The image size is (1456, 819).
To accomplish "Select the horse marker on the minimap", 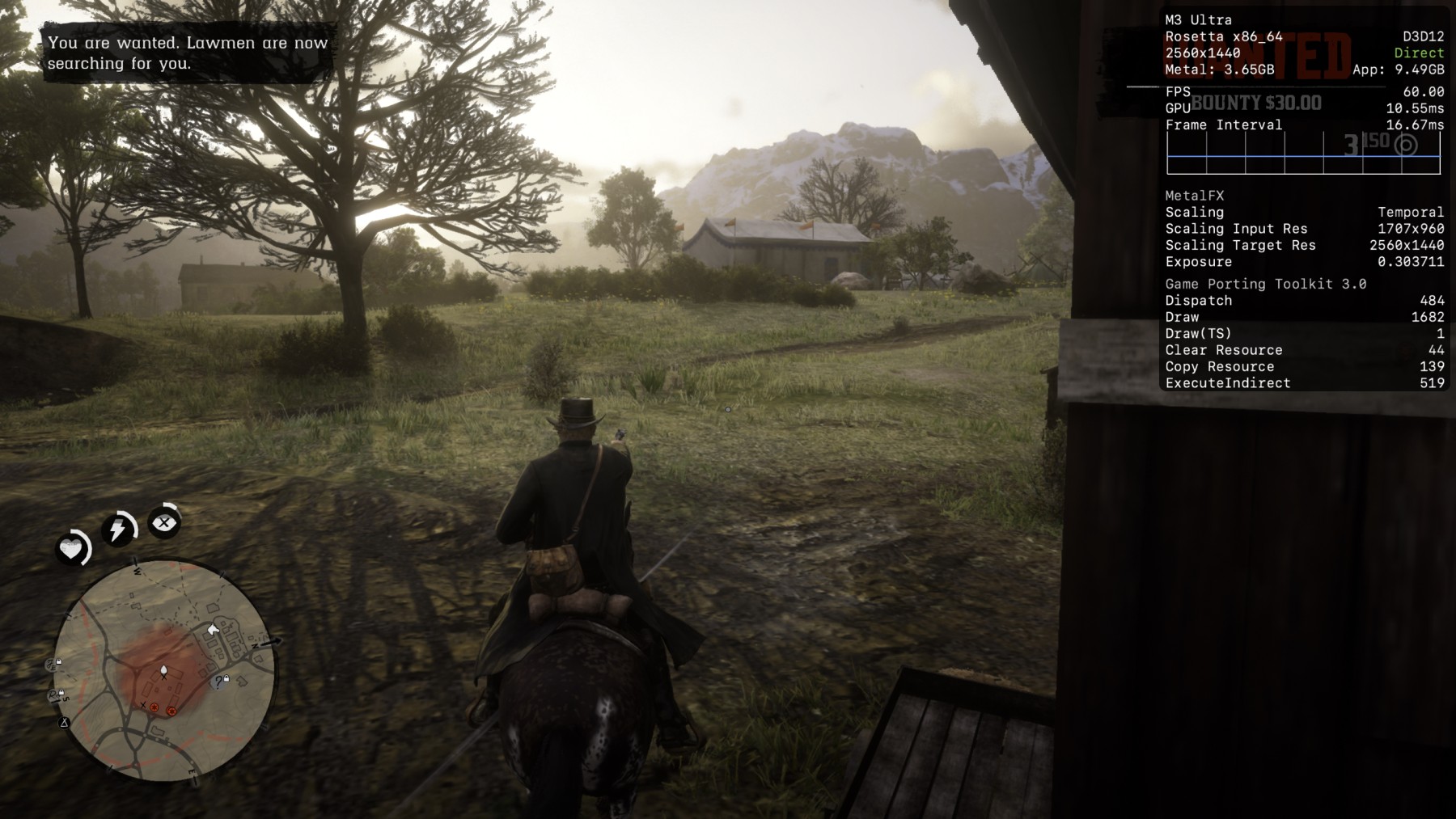I will pos(214,629).
